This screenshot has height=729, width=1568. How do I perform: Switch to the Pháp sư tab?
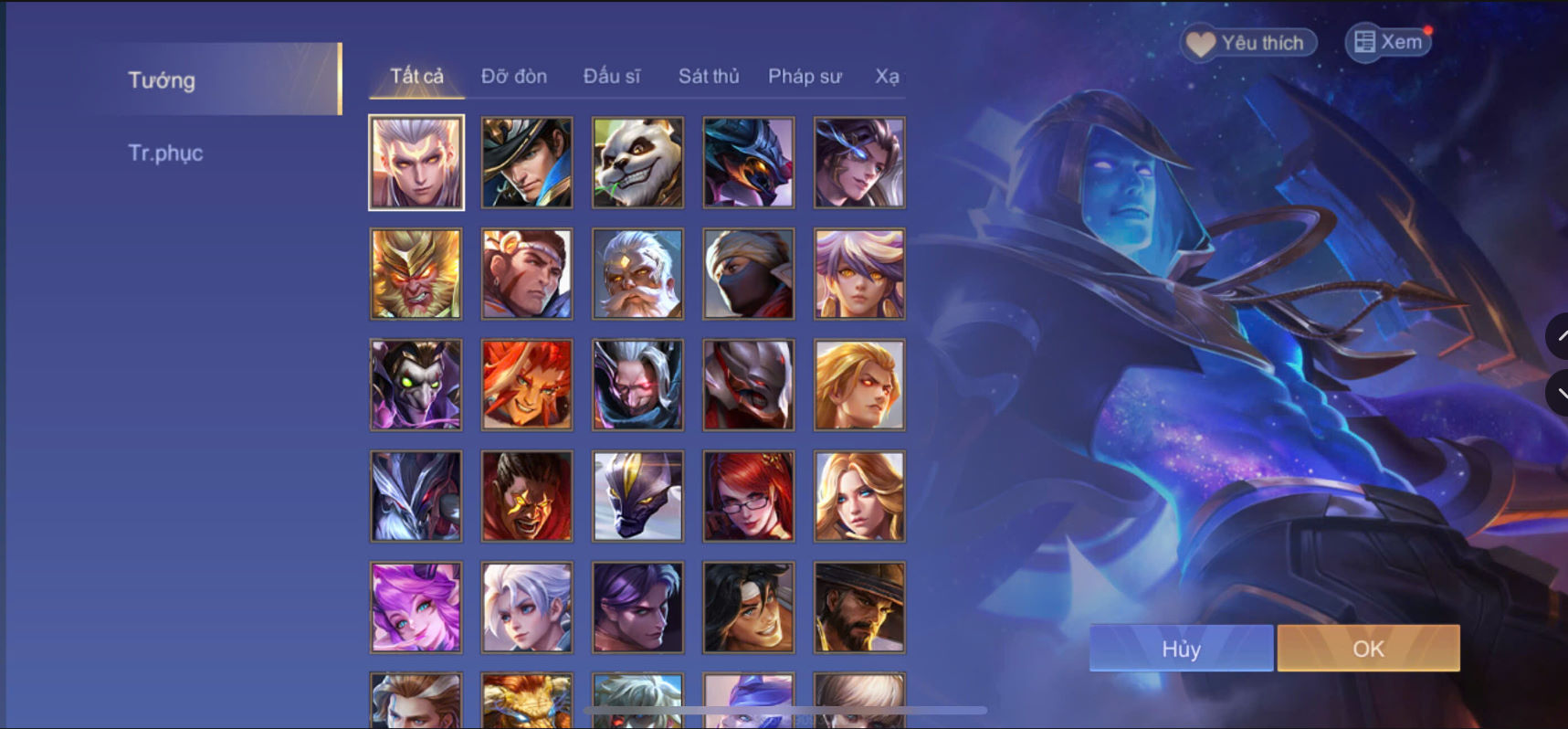tap(805, 77)
